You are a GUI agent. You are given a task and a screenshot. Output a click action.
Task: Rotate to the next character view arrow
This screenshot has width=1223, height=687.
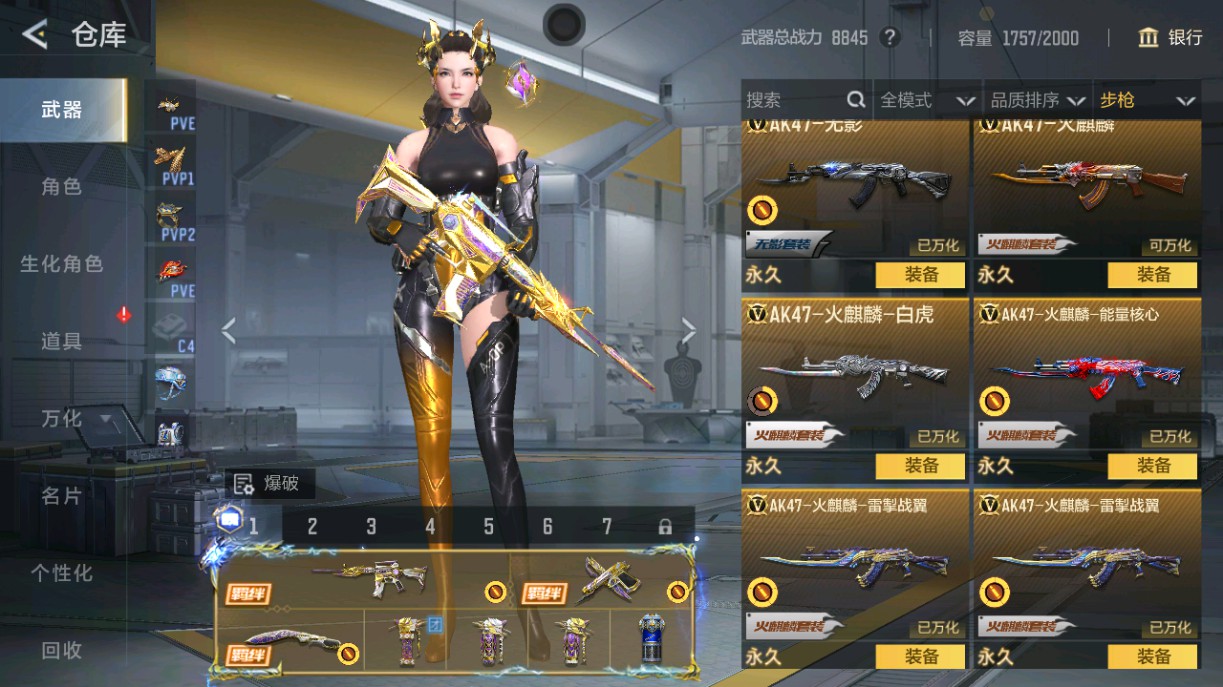tap(688, 330)
